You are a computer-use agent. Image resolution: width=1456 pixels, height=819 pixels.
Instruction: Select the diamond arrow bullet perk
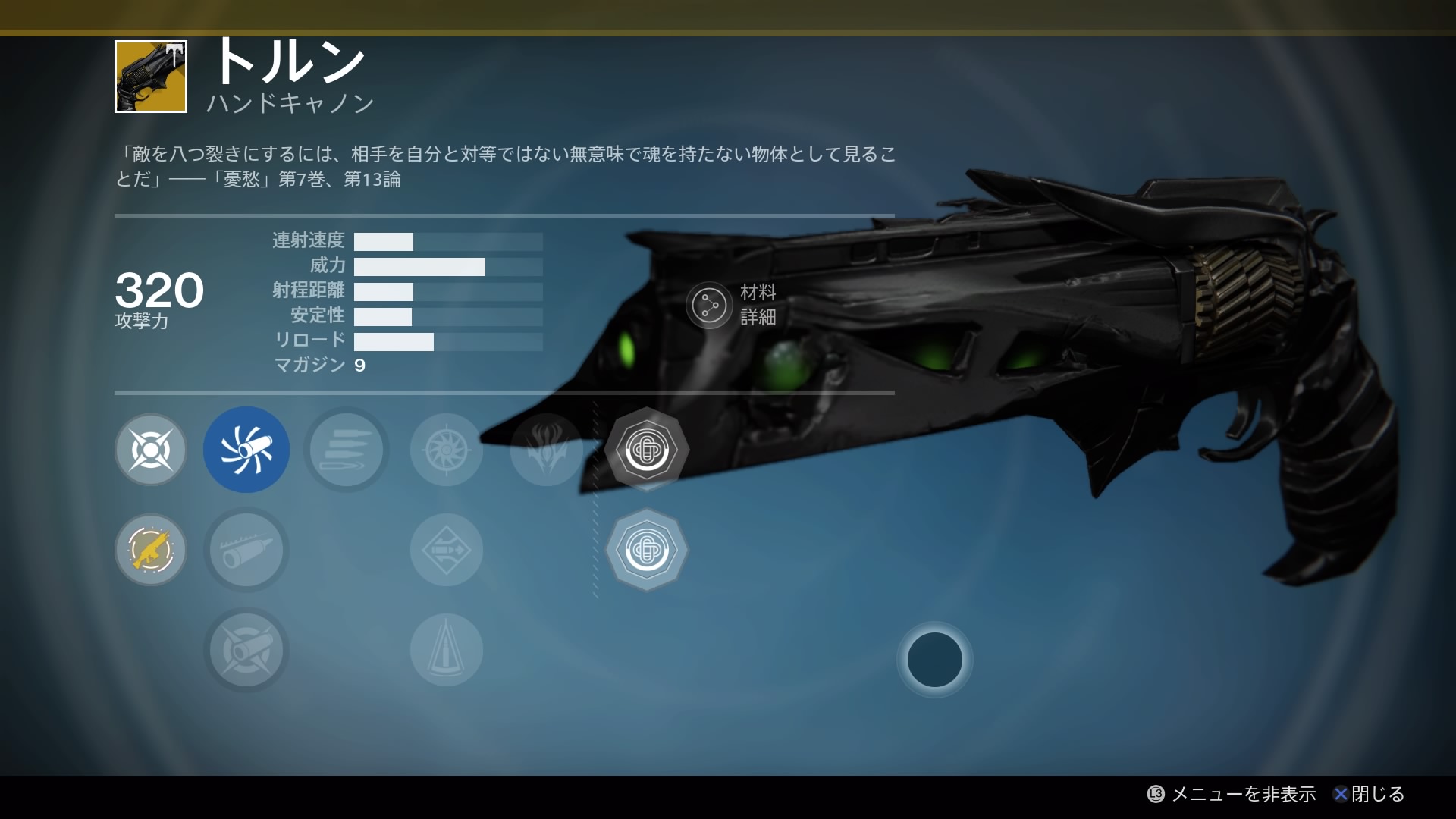pos(447,550)
